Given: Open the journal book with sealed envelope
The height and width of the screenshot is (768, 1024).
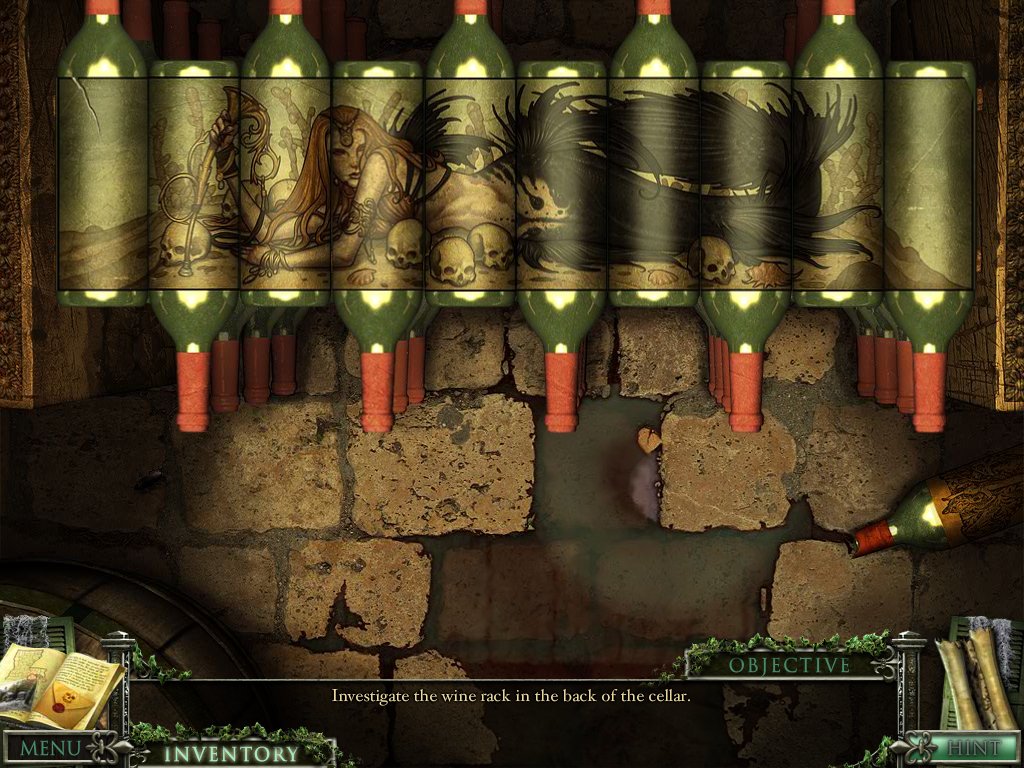Looking at the screenshot, I should click(62, 685).
